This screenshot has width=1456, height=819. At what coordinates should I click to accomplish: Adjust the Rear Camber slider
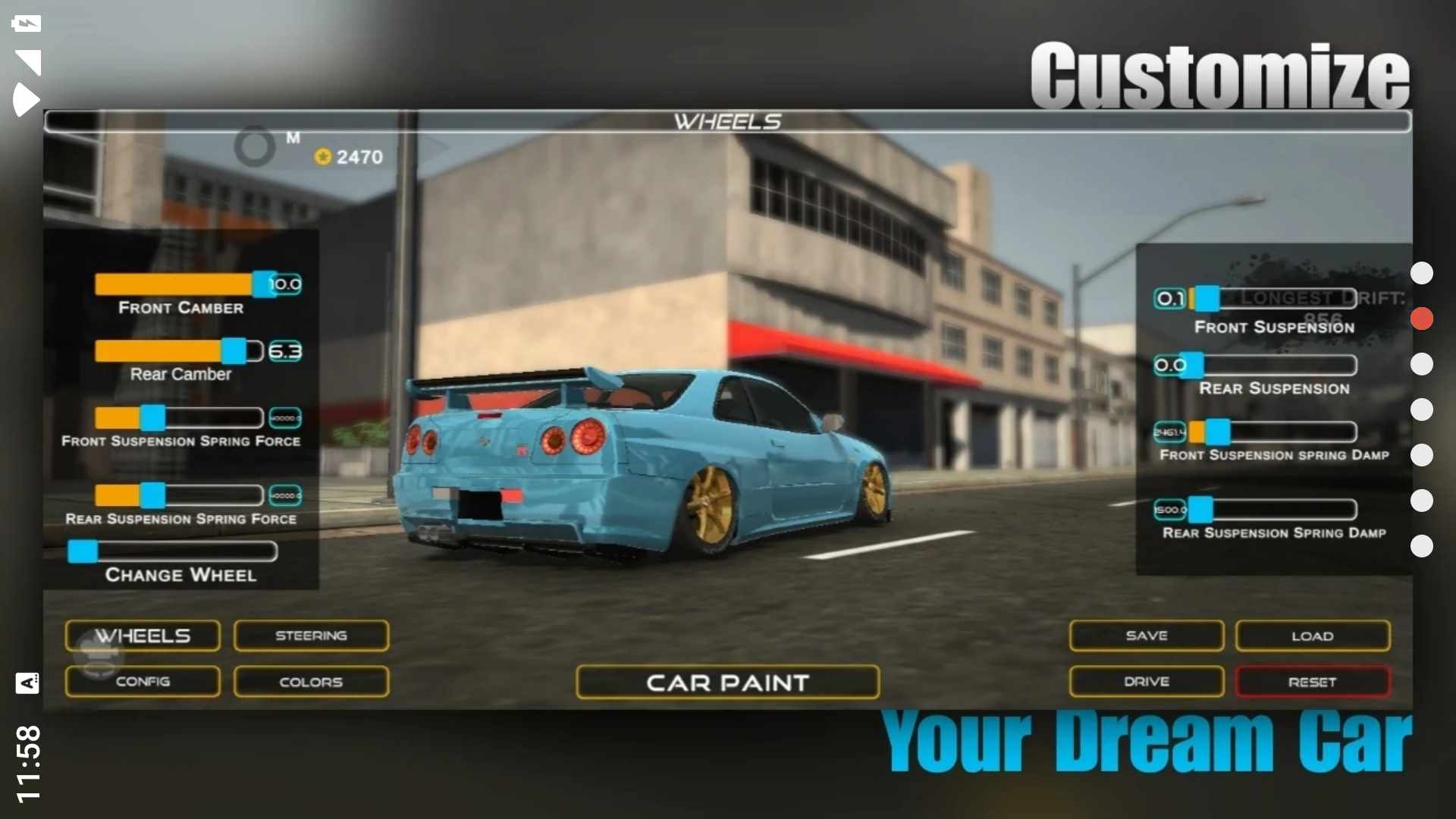pos(234,351)
